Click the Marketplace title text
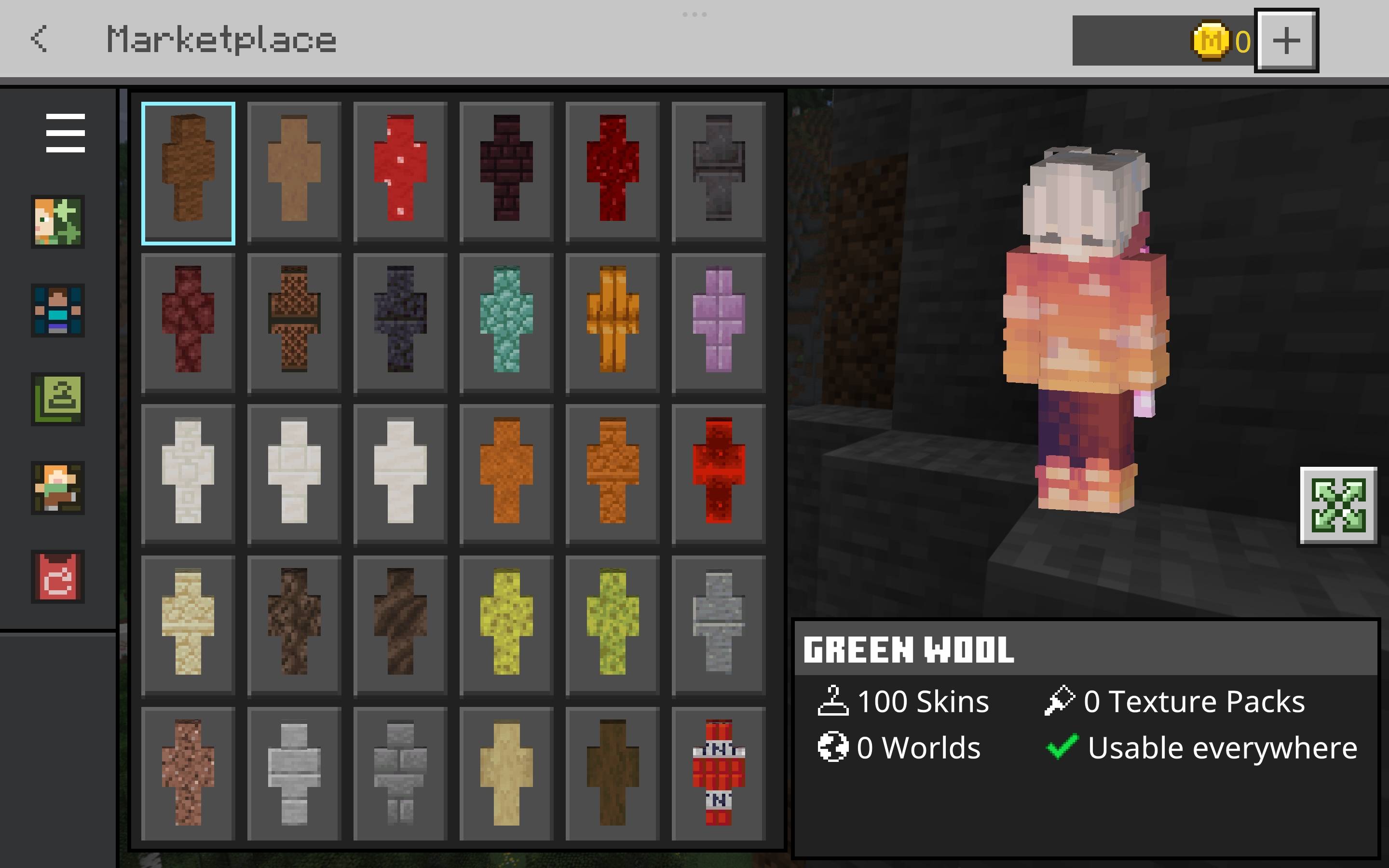 coord(221,39)
